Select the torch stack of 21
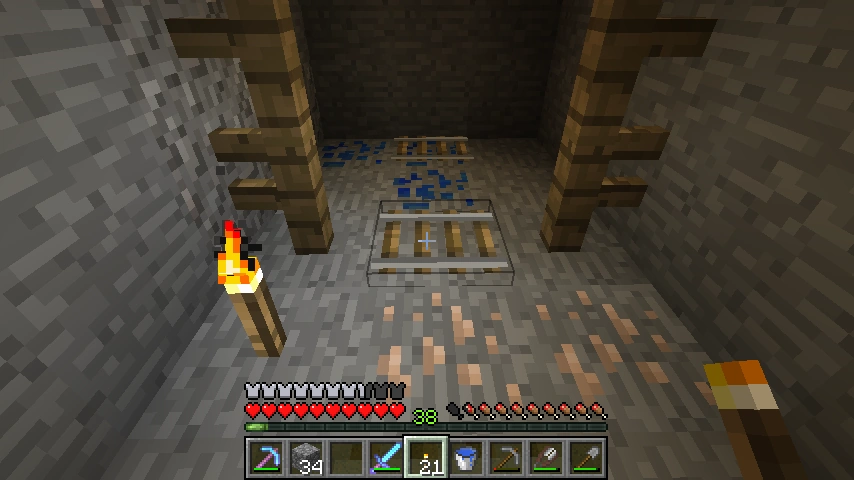The image size is (854, 480). tap(425, 459)
